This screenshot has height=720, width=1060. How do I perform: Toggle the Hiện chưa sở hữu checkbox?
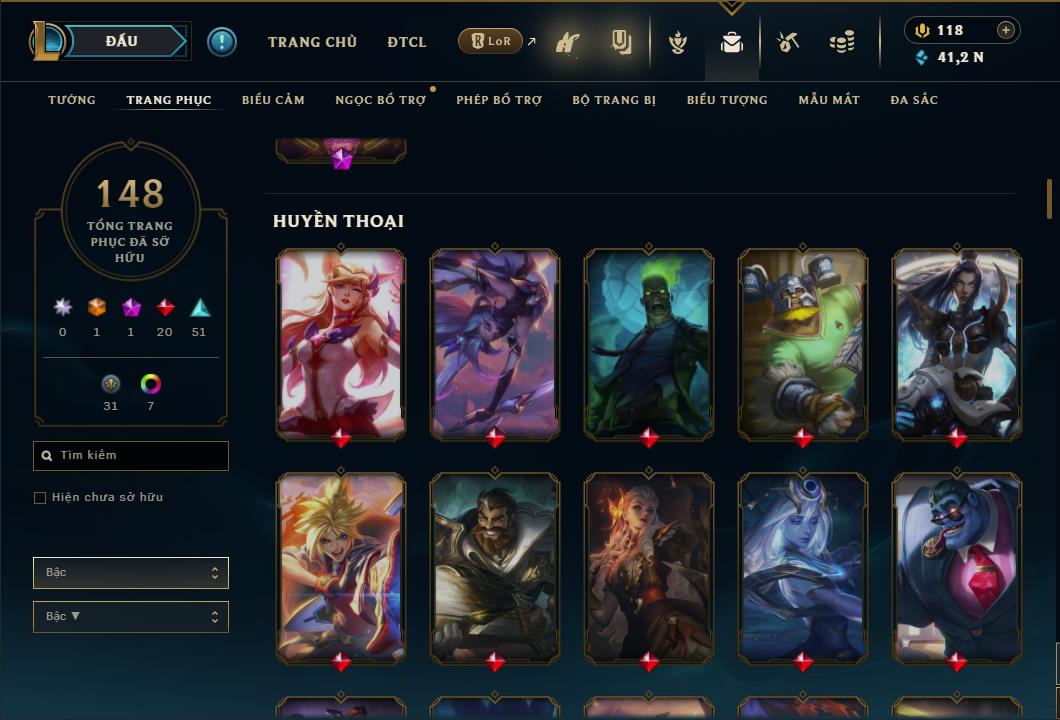40,498
